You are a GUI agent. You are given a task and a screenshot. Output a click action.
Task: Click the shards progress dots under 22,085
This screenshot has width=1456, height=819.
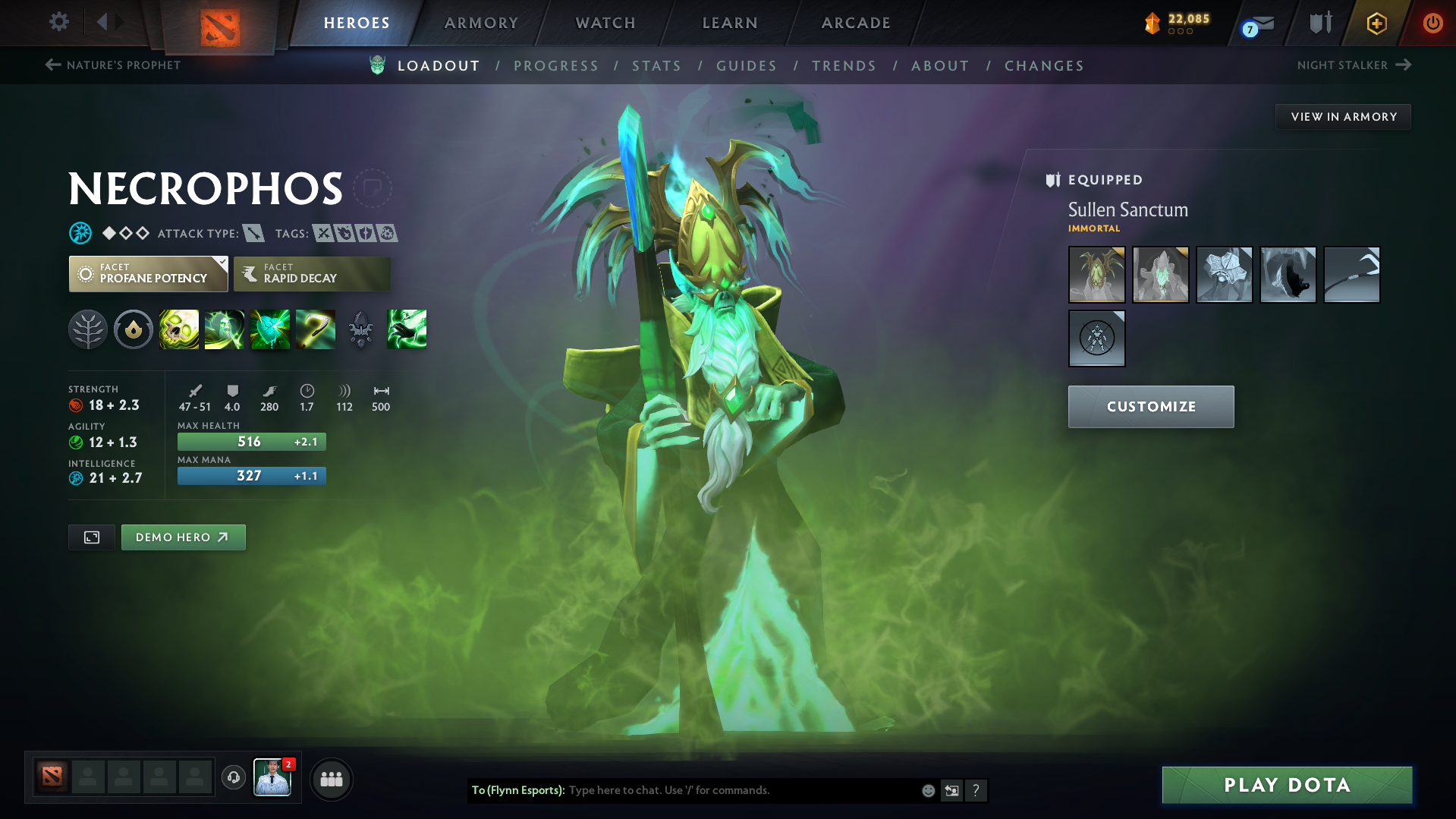coord(1179,33)
